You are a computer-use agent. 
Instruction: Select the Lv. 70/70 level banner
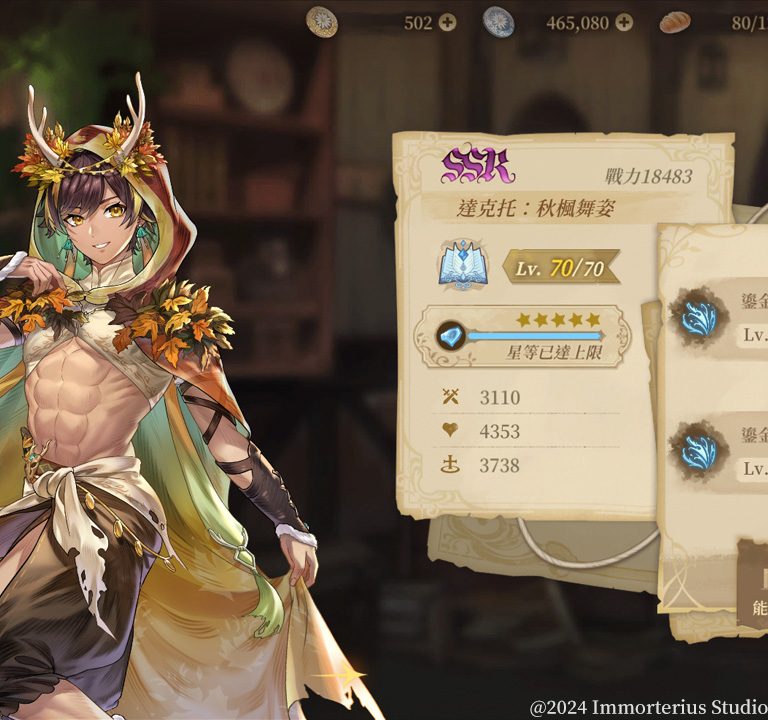pos(559,268)
